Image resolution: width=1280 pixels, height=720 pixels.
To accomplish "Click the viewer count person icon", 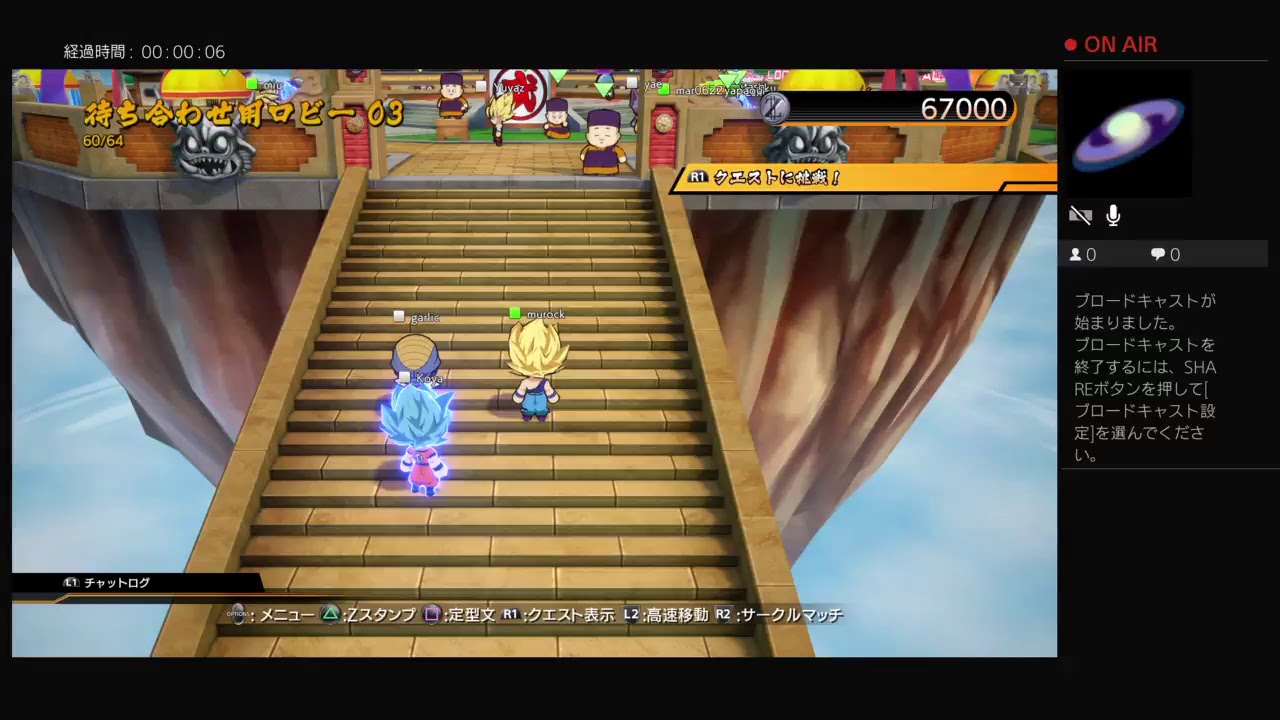I will [1077, 254].
